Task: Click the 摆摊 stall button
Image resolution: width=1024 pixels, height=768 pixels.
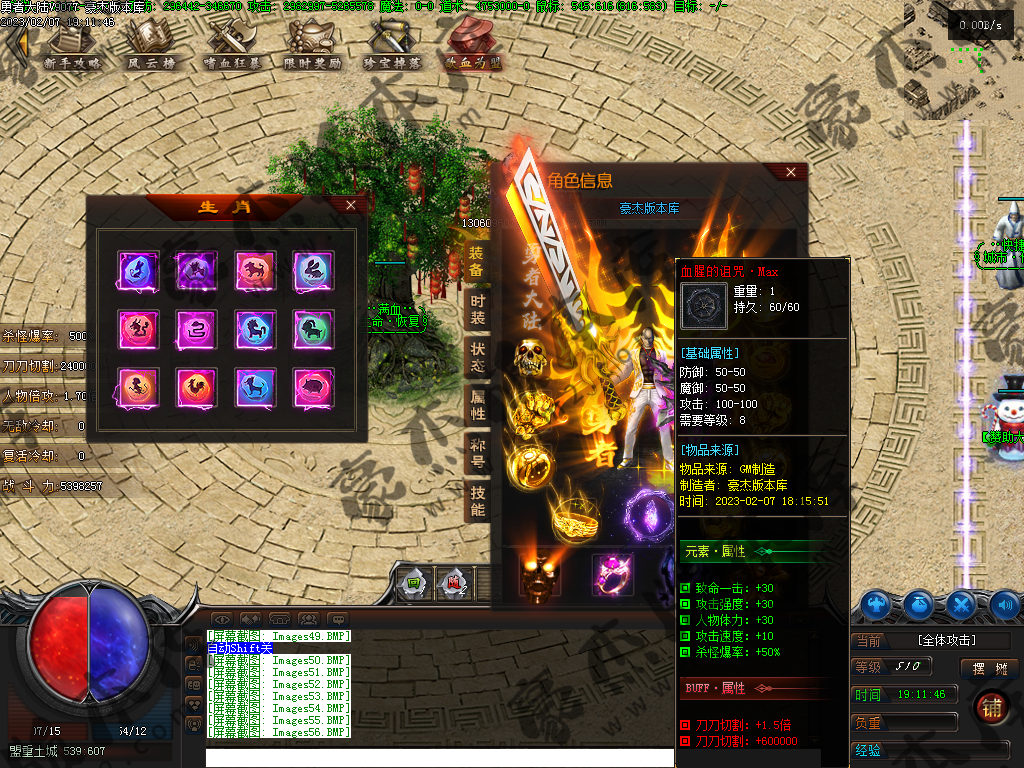Action: click(989, 667)
